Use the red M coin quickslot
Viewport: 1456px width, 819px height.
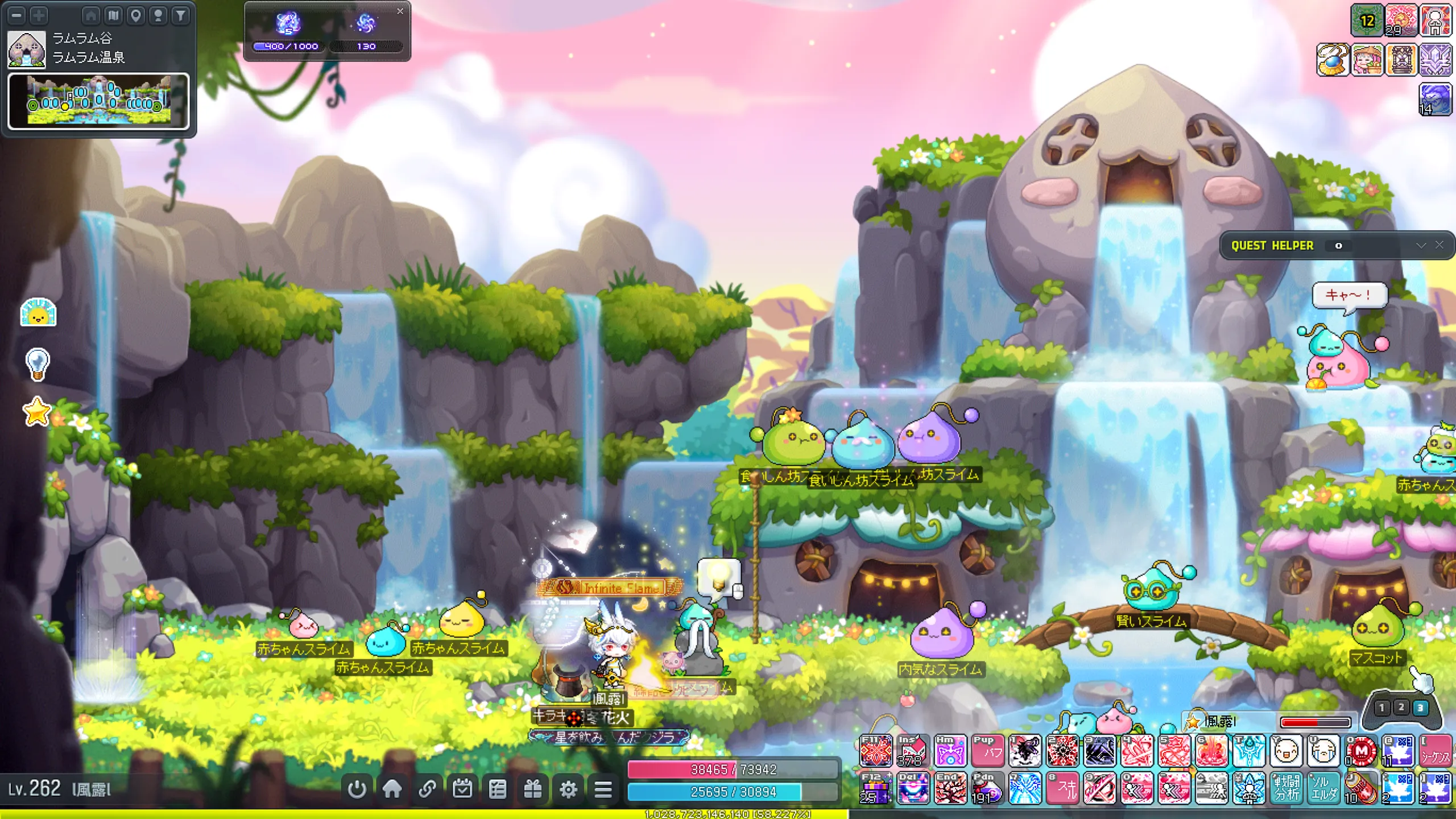1361,751
